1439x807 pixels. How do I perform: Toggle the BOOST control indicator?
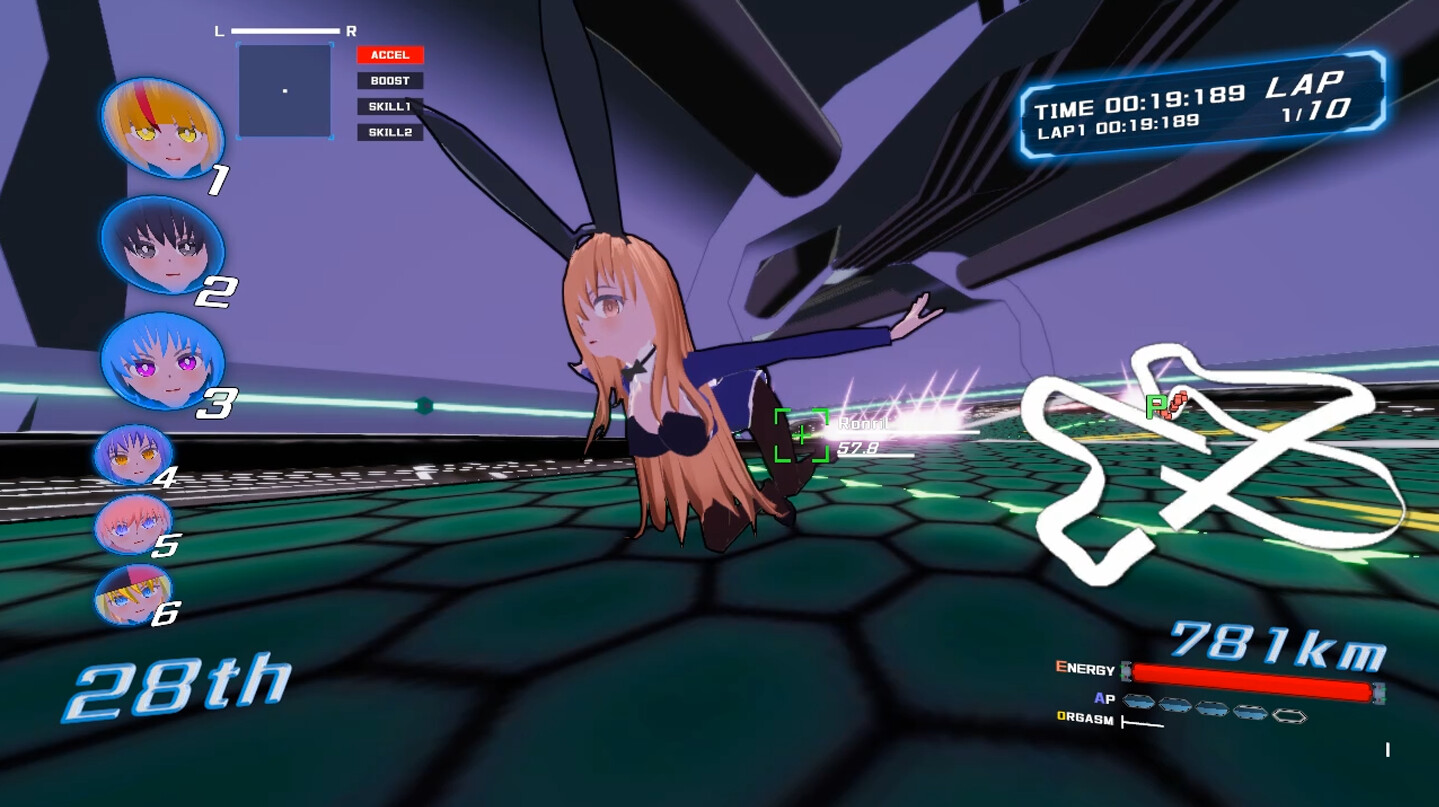(391, 80)
